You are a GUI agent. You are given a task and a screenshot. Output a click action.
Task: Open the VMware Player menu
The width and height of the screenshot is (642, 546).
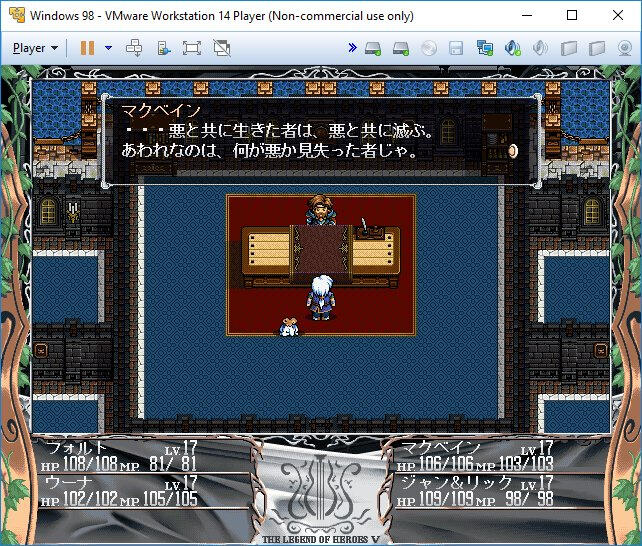[x=35, y=48]
